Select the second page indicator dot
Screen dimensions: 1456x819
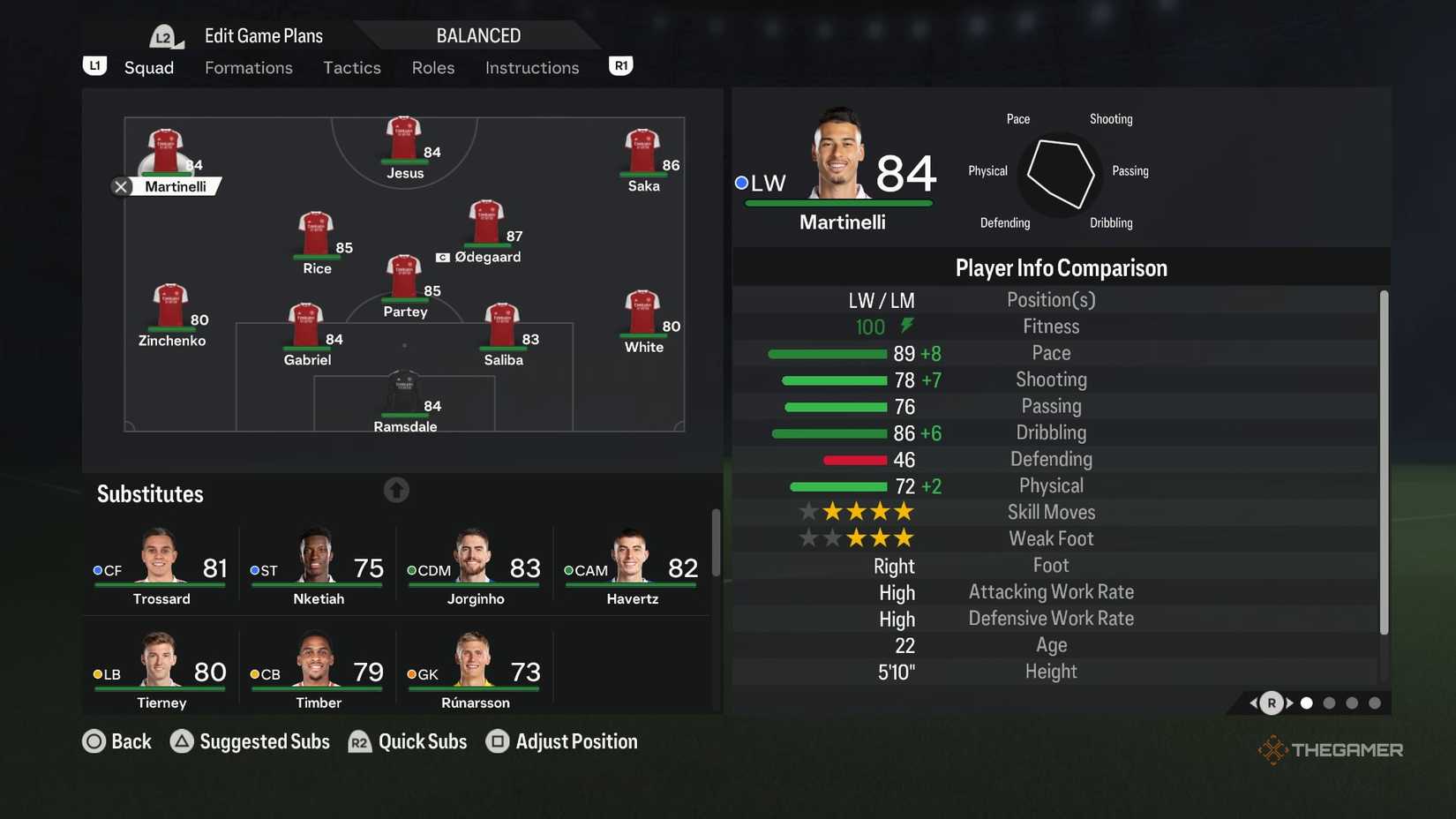(1329, 703)
